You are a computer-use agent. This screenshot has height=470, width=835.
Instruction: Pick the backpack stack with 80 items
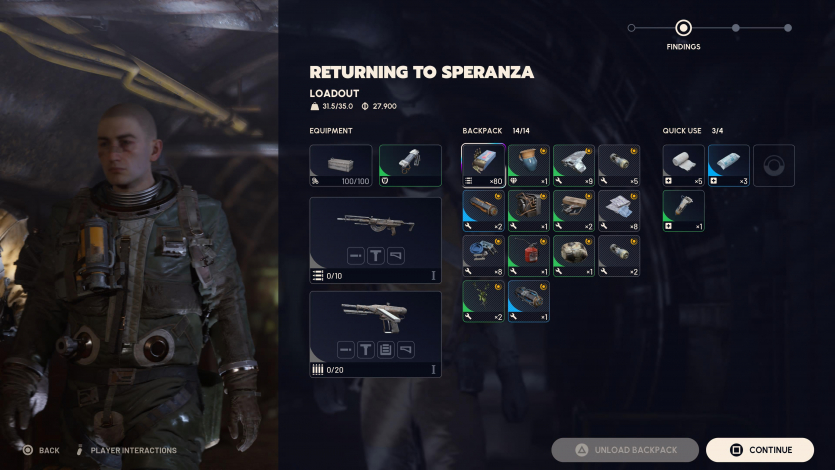(482, 165)
